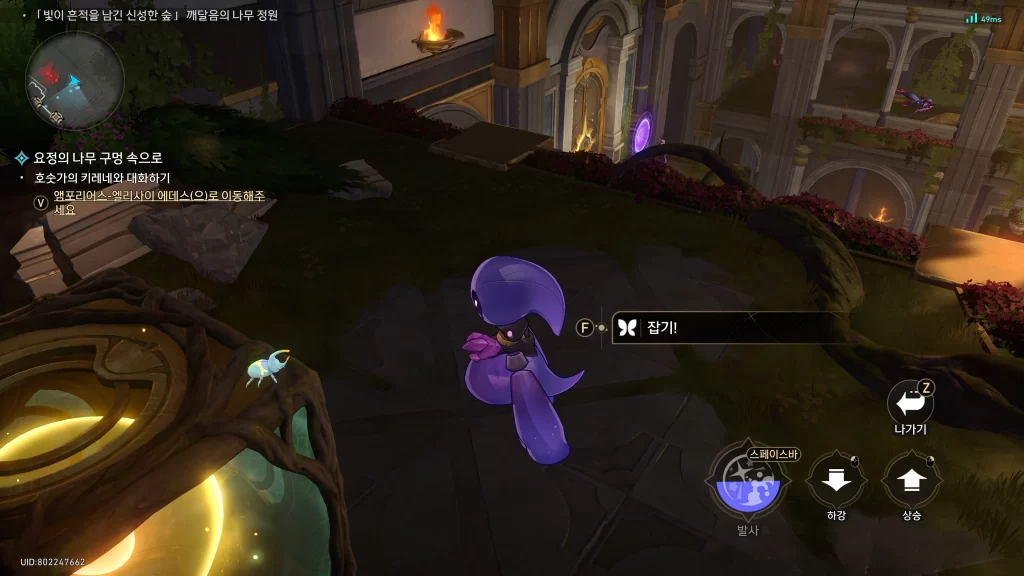The width and height of the screenshot is (1024, 576).
Task: Click the 나가기 exit button
Action: [x=909, y=402]
